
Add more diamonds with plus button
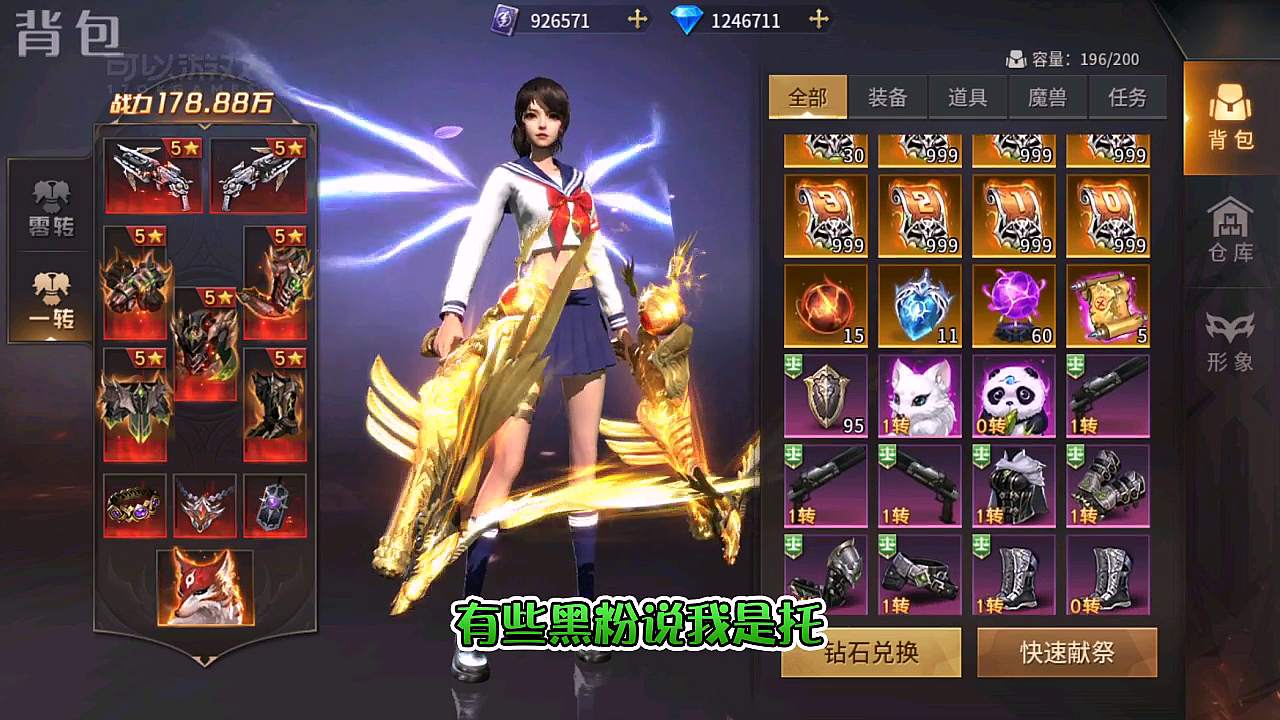pos(819,19)
